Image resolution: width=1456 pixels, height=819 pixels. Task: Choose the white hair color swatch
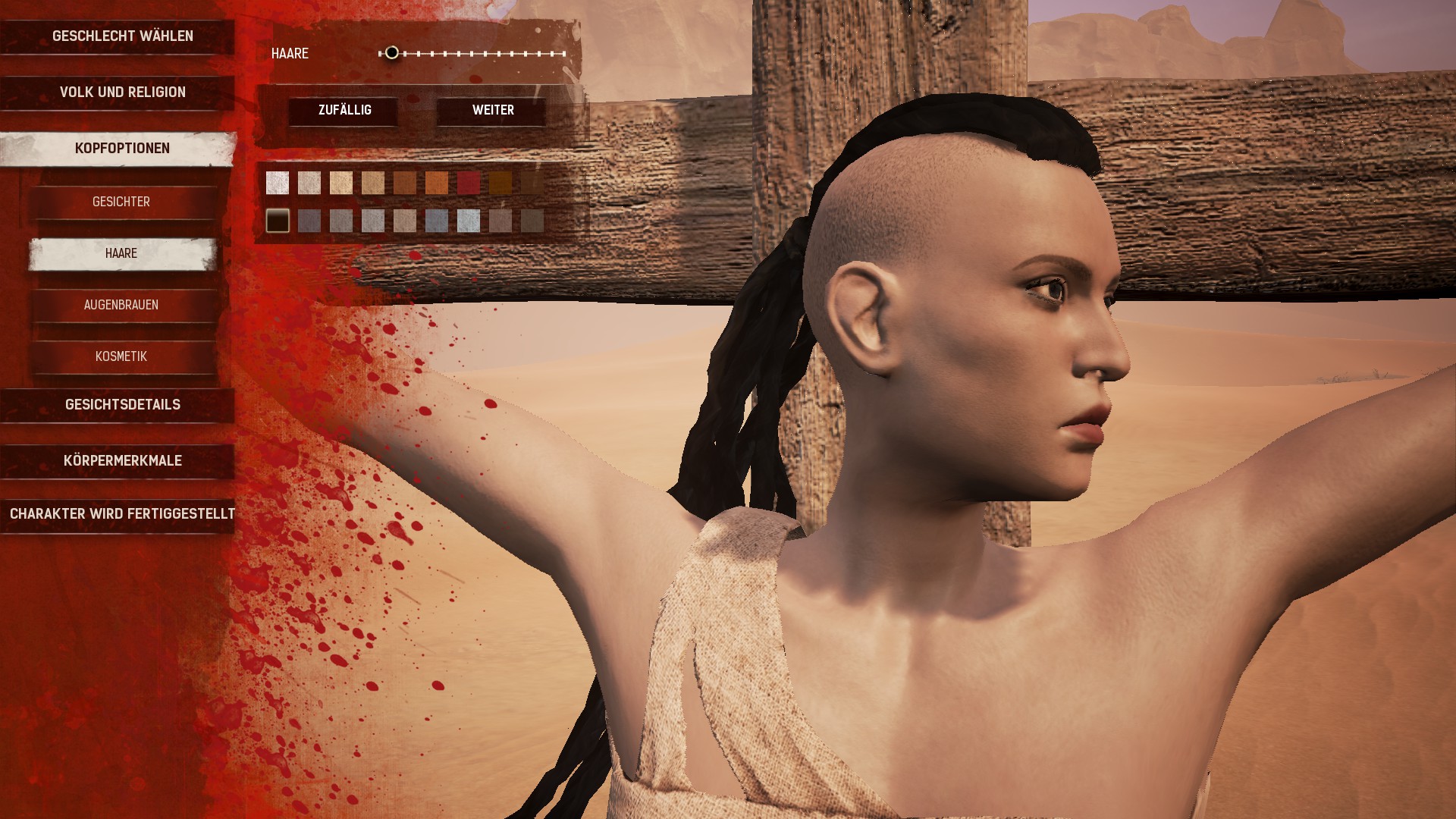pos(278,183)
